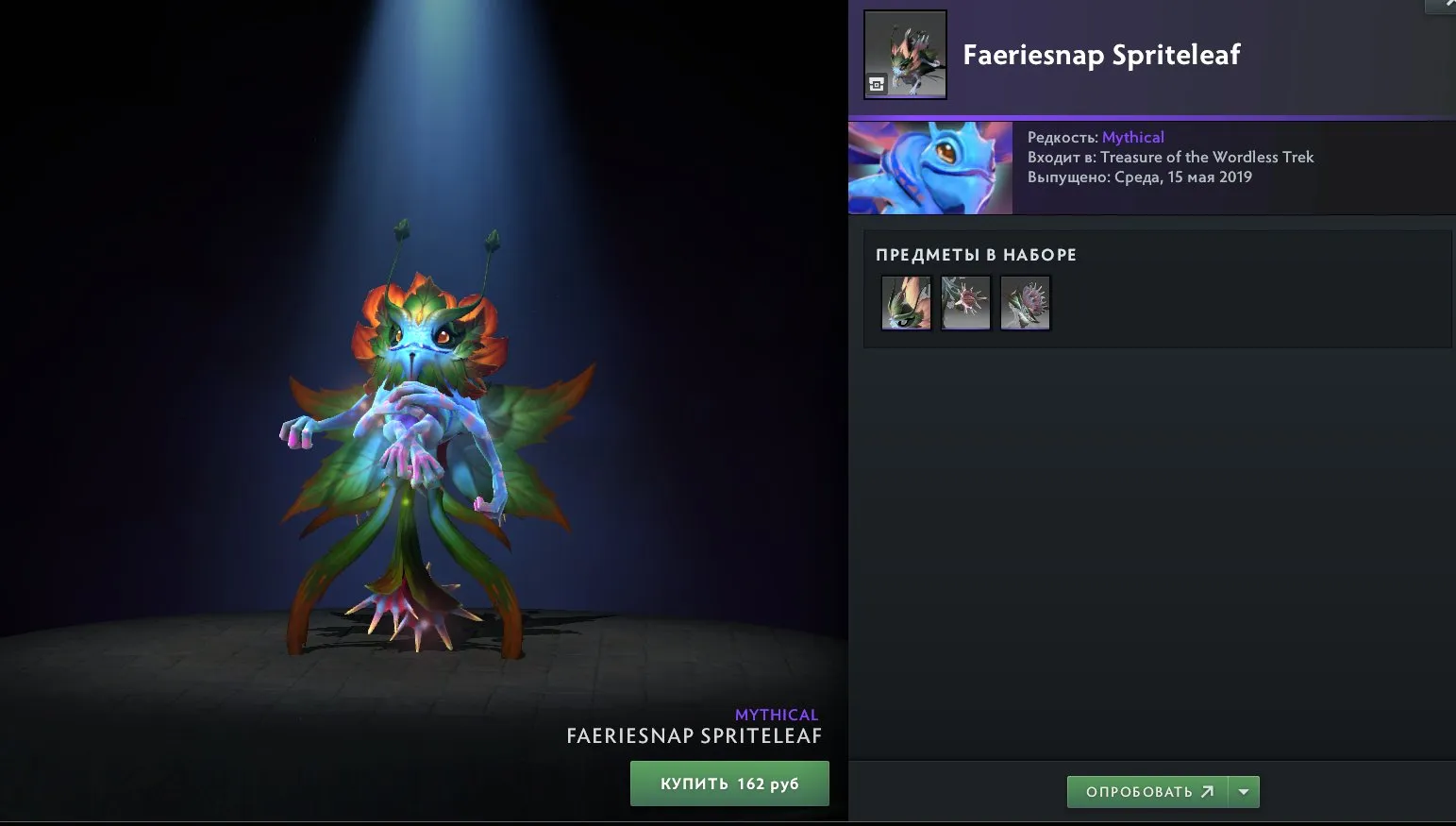Viewport: 1456px width, 826px height.
Task: Click the treasure chest icon on the item thumbnail
Action: [876, 84]
